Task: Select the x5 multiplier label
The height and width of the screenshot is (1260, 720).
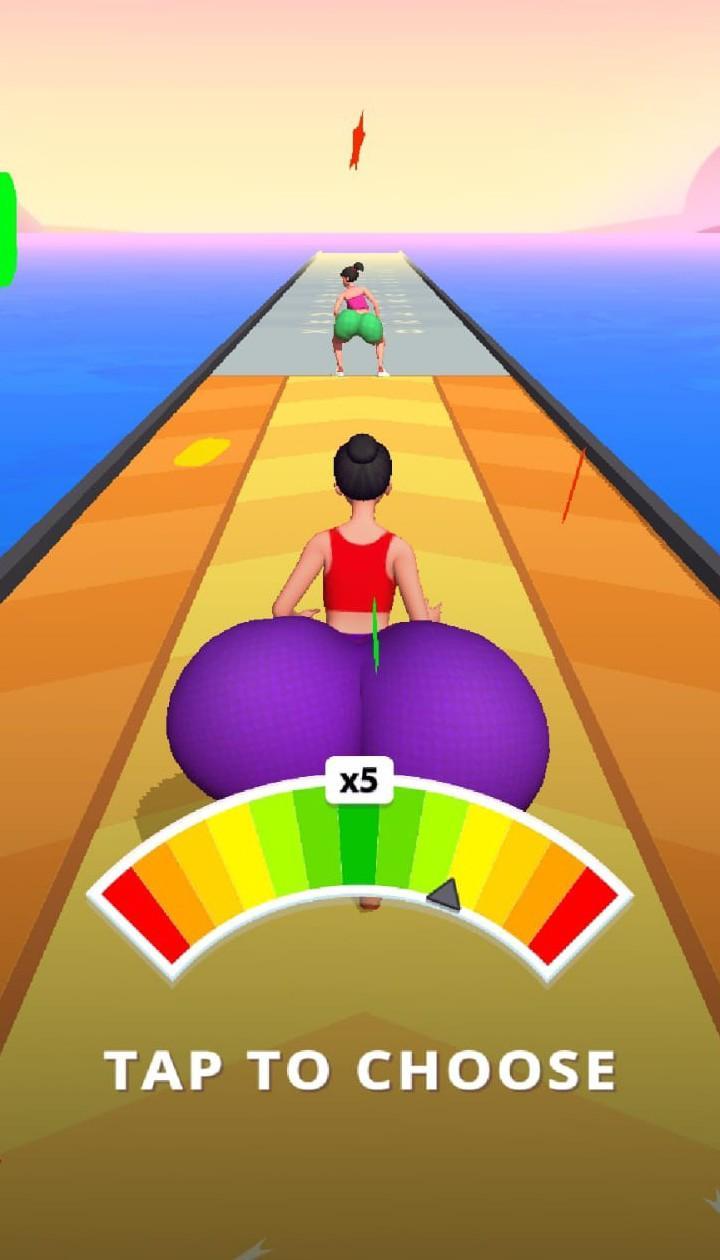Action: tap(359, 781)
